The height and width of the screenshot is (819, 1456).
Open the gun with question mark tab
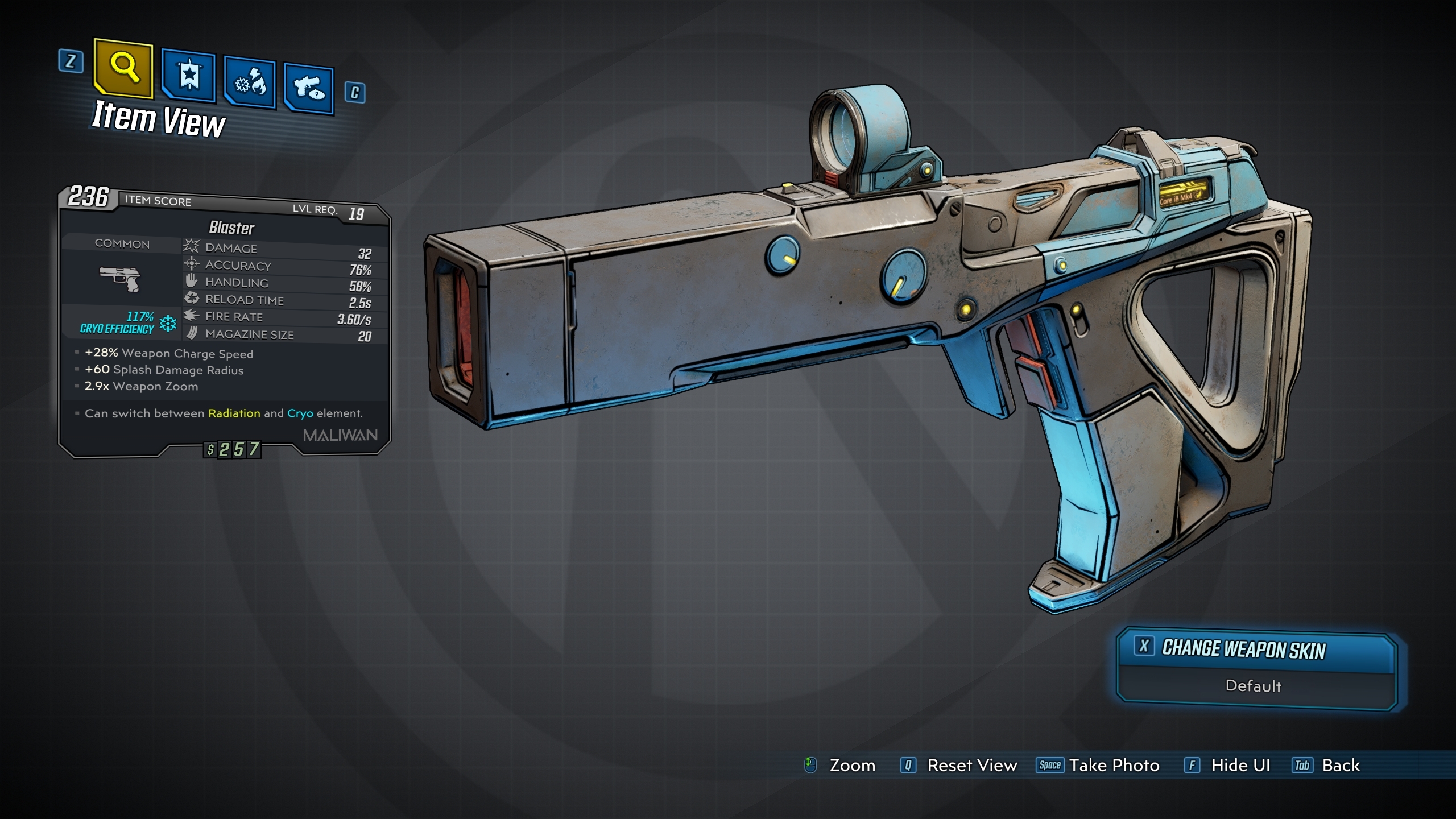coord(309,89)
